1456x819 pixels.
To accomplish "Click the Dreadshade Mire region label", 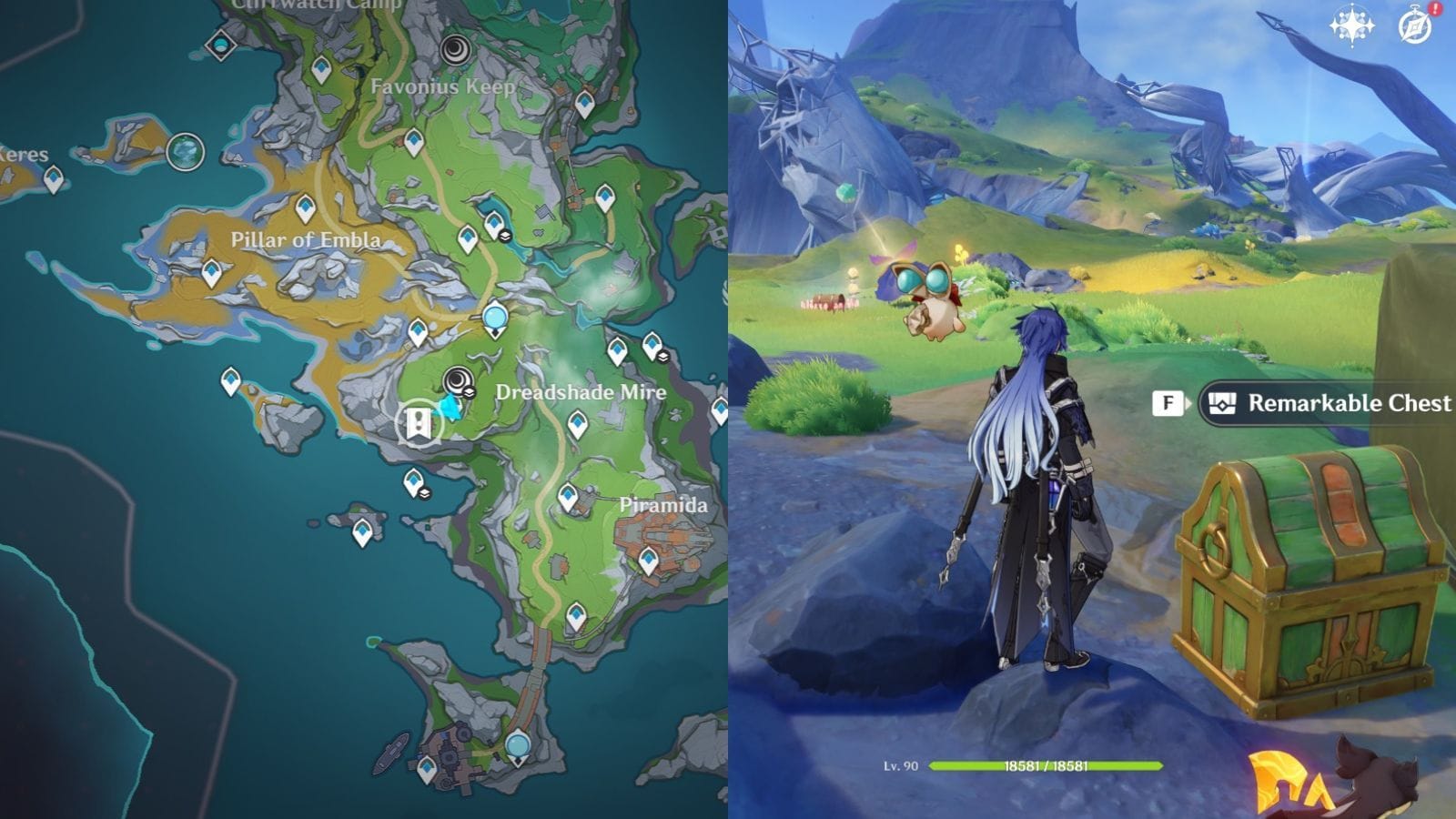I will tap(581, 390).
